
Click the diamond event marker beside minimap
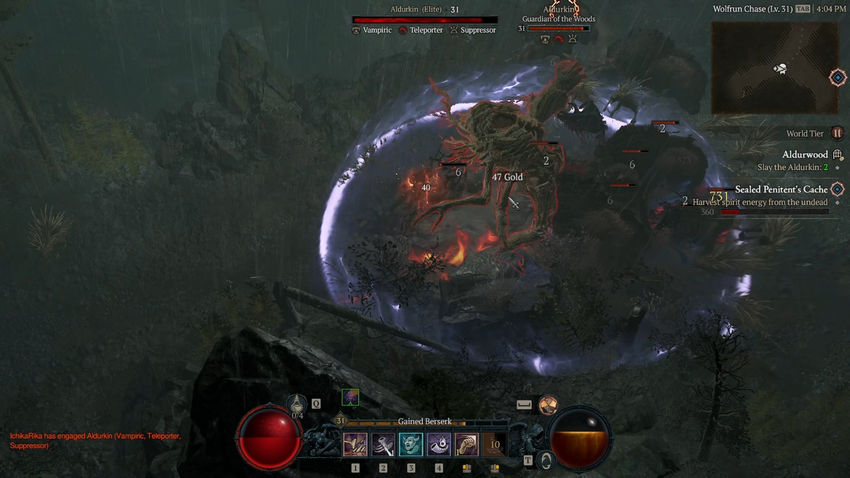coord(838,77)
